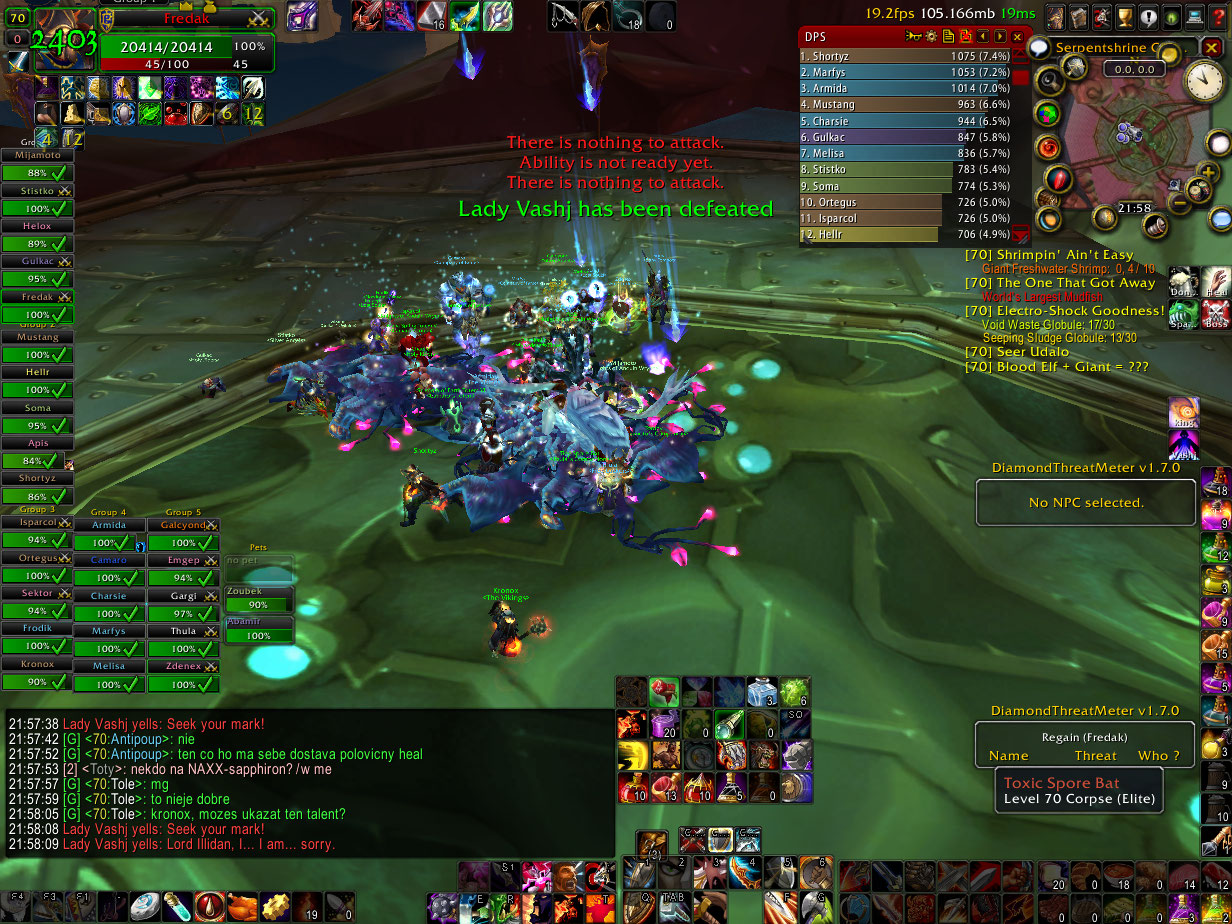This screenshot has width=1232, height=924.
Task: Open the Electro-Shock Goodness! quest entry
Action: coord(1064,311)
